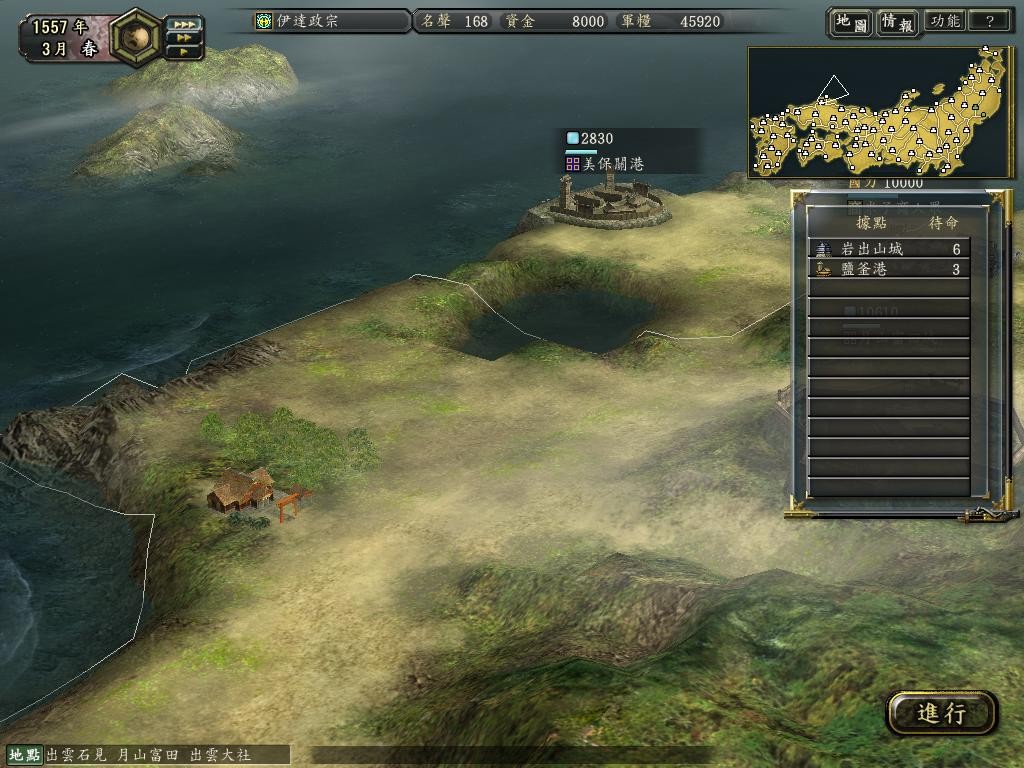
Task: Click the question mark help button
Action: pyautogui.click(x=989, y=21)
